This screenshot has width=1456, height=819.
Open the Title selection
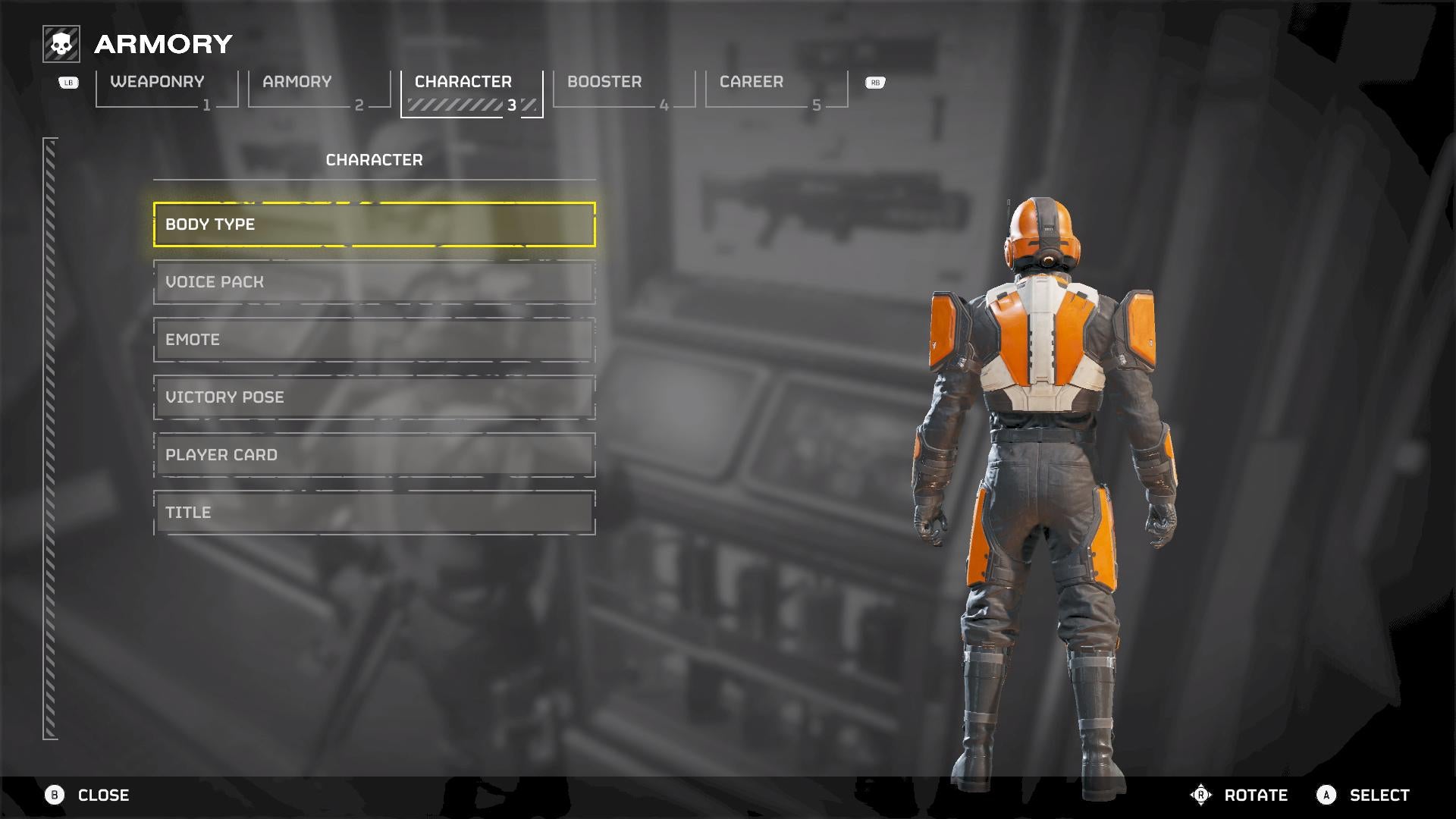[374, 513]
